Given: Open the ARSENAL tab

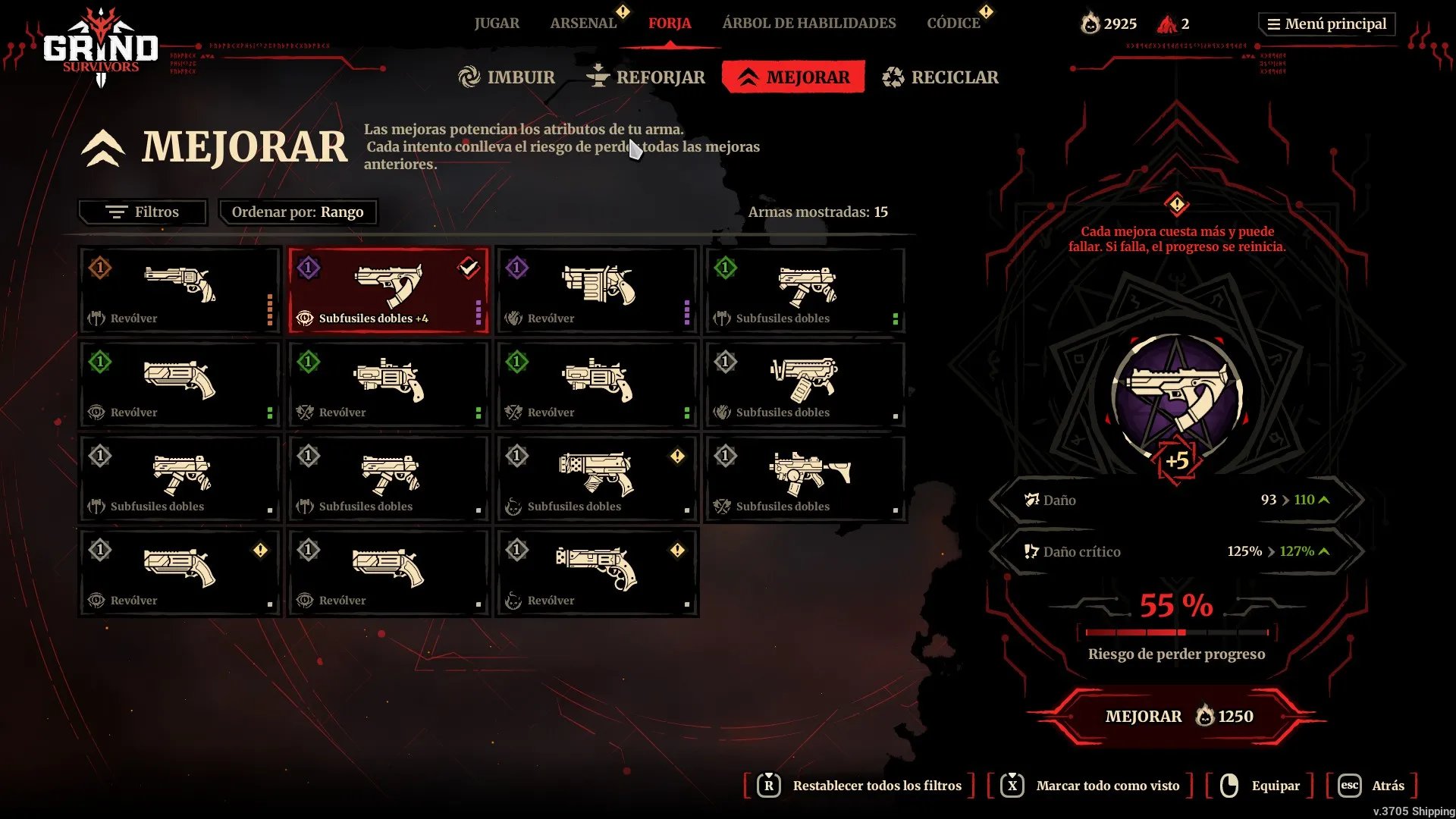Looking at the screenshot, I should point(583,24).
